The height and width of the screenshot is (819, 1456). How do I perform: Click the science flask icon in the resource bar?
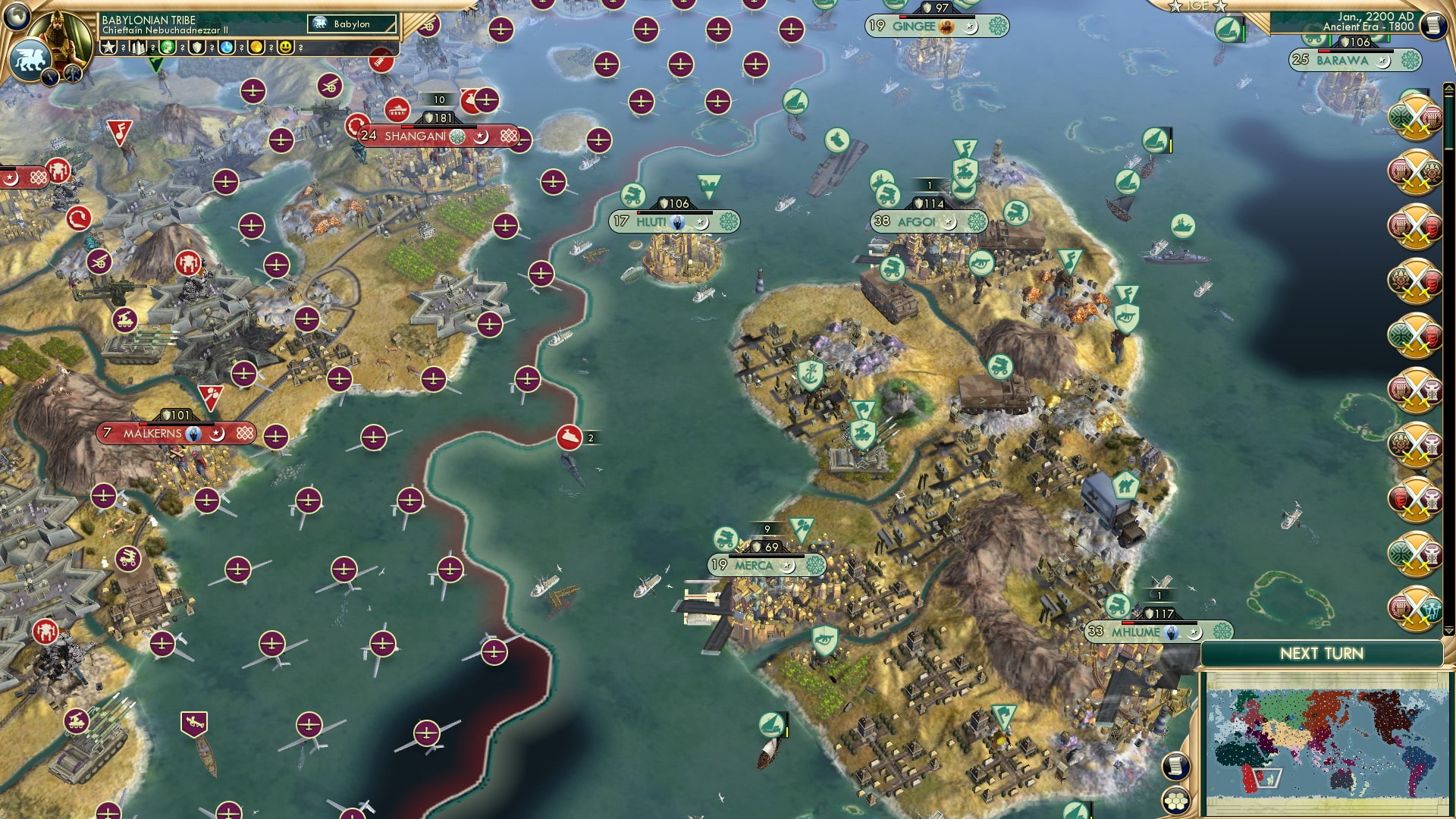225,47
